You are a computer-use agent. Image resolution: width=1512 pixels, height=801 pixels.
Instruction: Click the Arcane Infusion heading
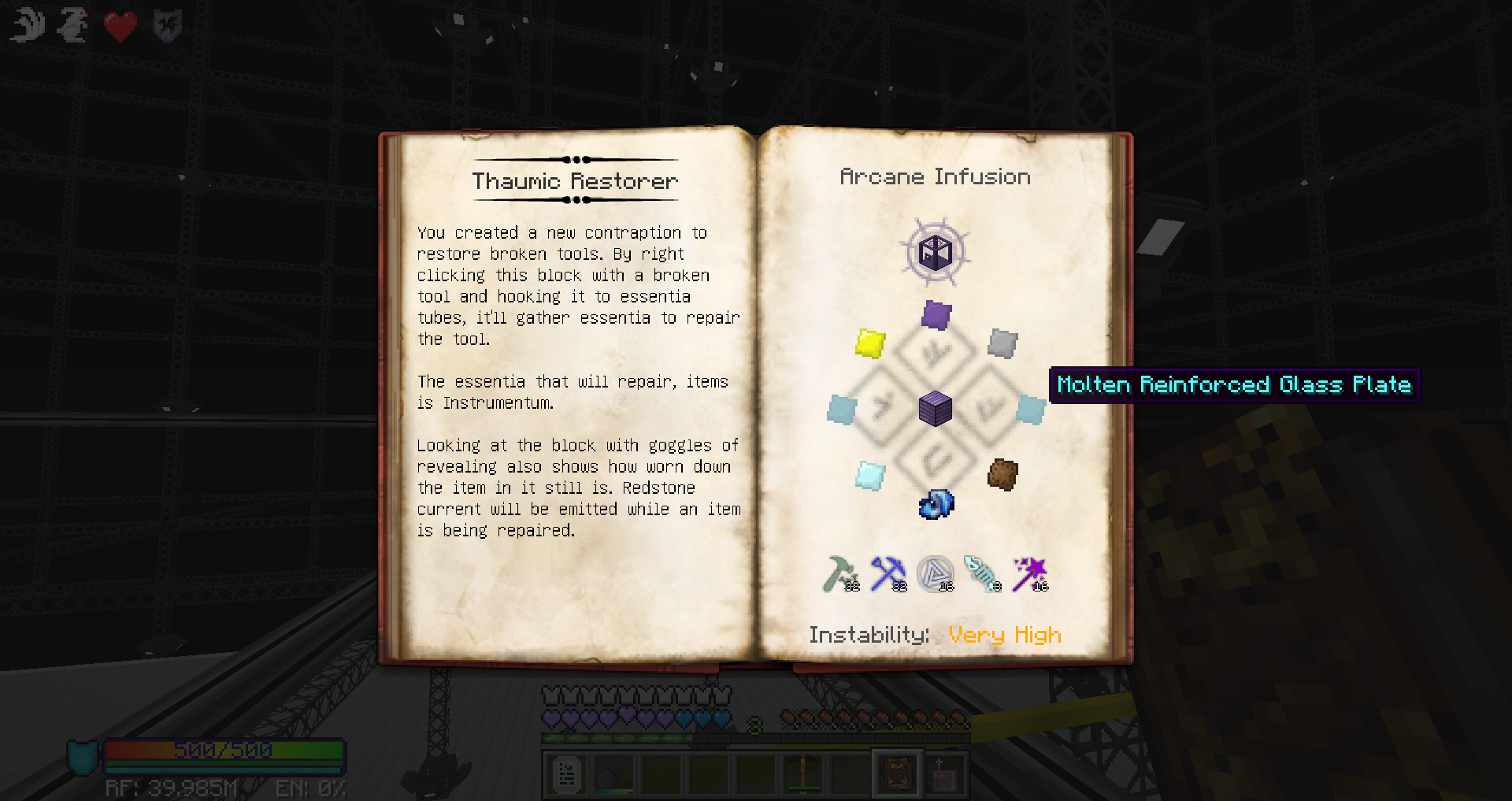click(x=936, y=176)
